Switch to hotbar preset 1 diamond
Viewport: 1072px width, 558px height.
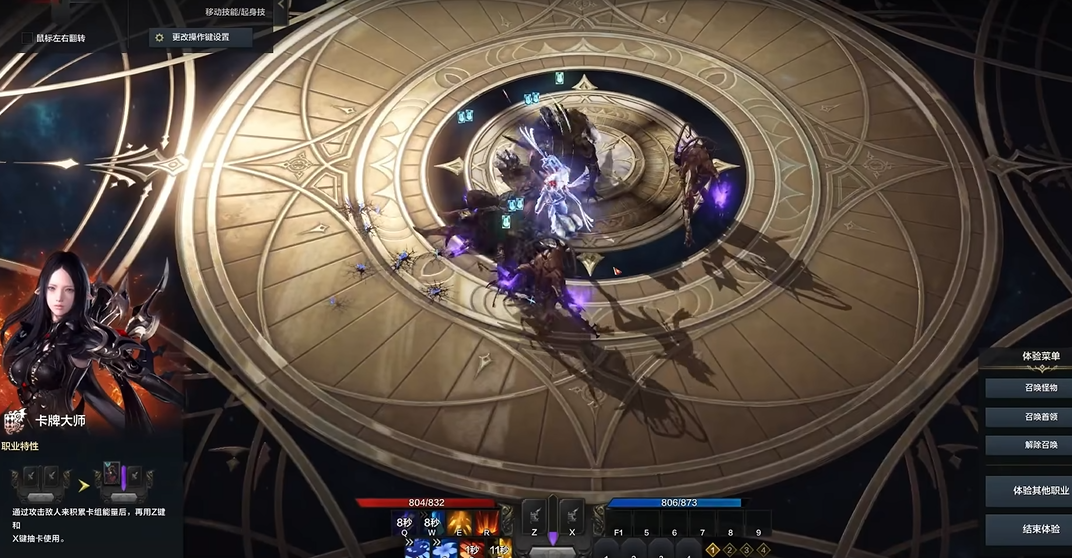[713, 549]
